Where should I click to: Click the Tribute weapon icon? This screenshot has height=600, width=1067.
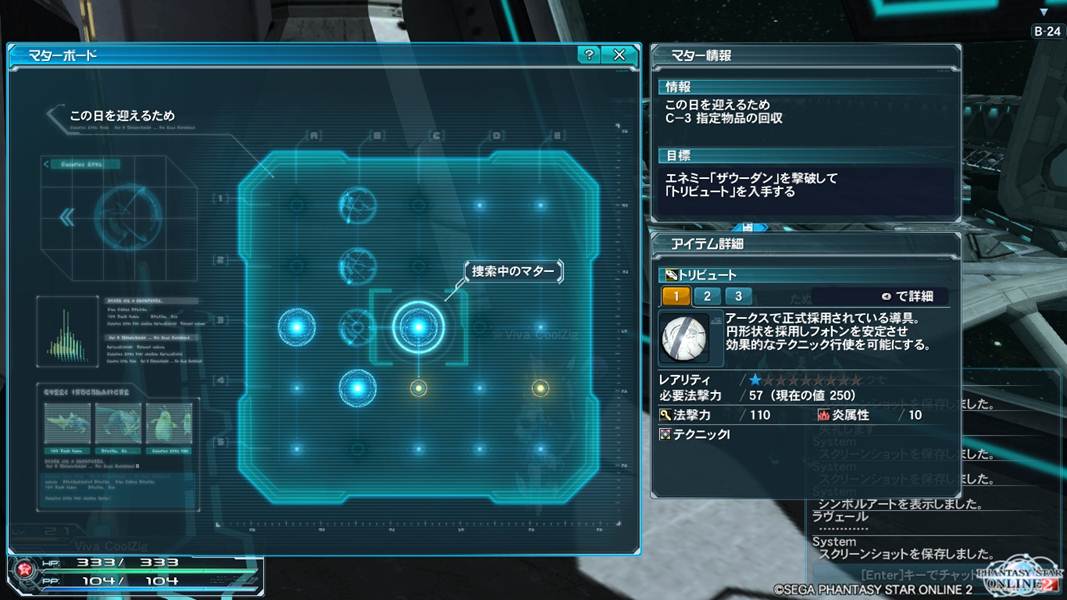[x=685, y=338]
